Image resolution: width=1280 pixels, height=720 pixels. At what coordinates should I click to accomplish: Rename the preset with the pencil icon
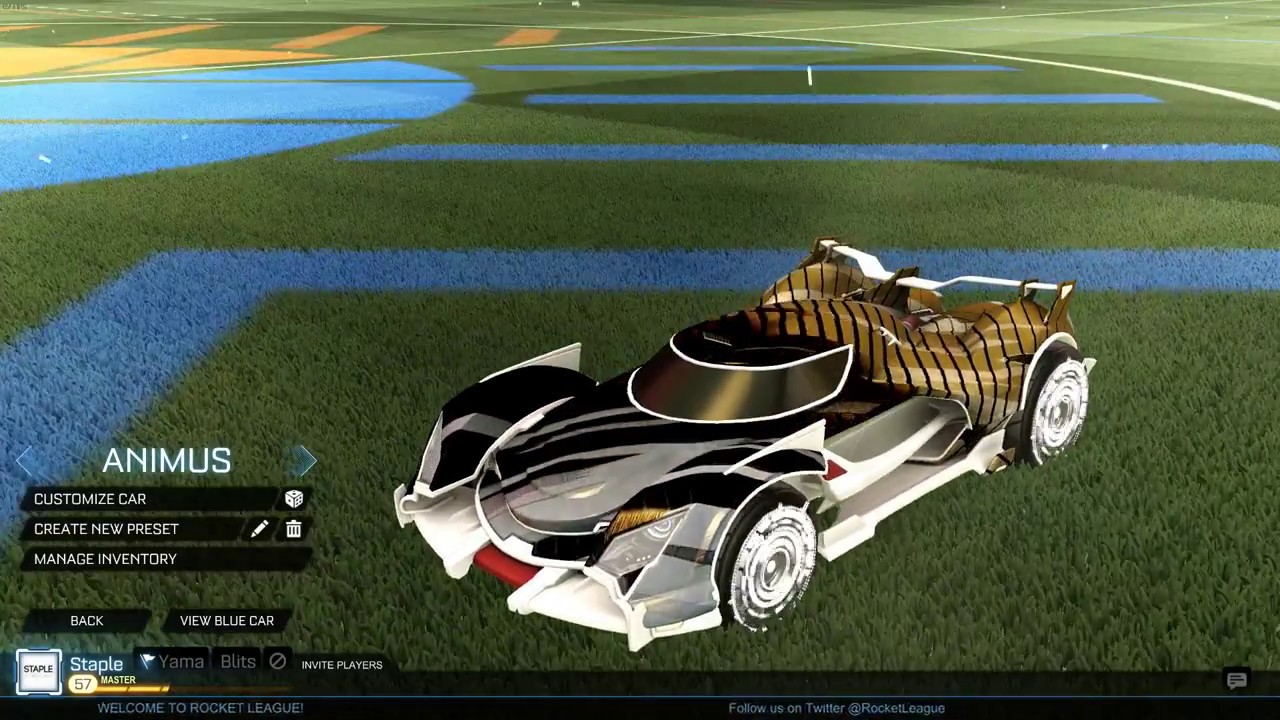[x=260, y=529]
